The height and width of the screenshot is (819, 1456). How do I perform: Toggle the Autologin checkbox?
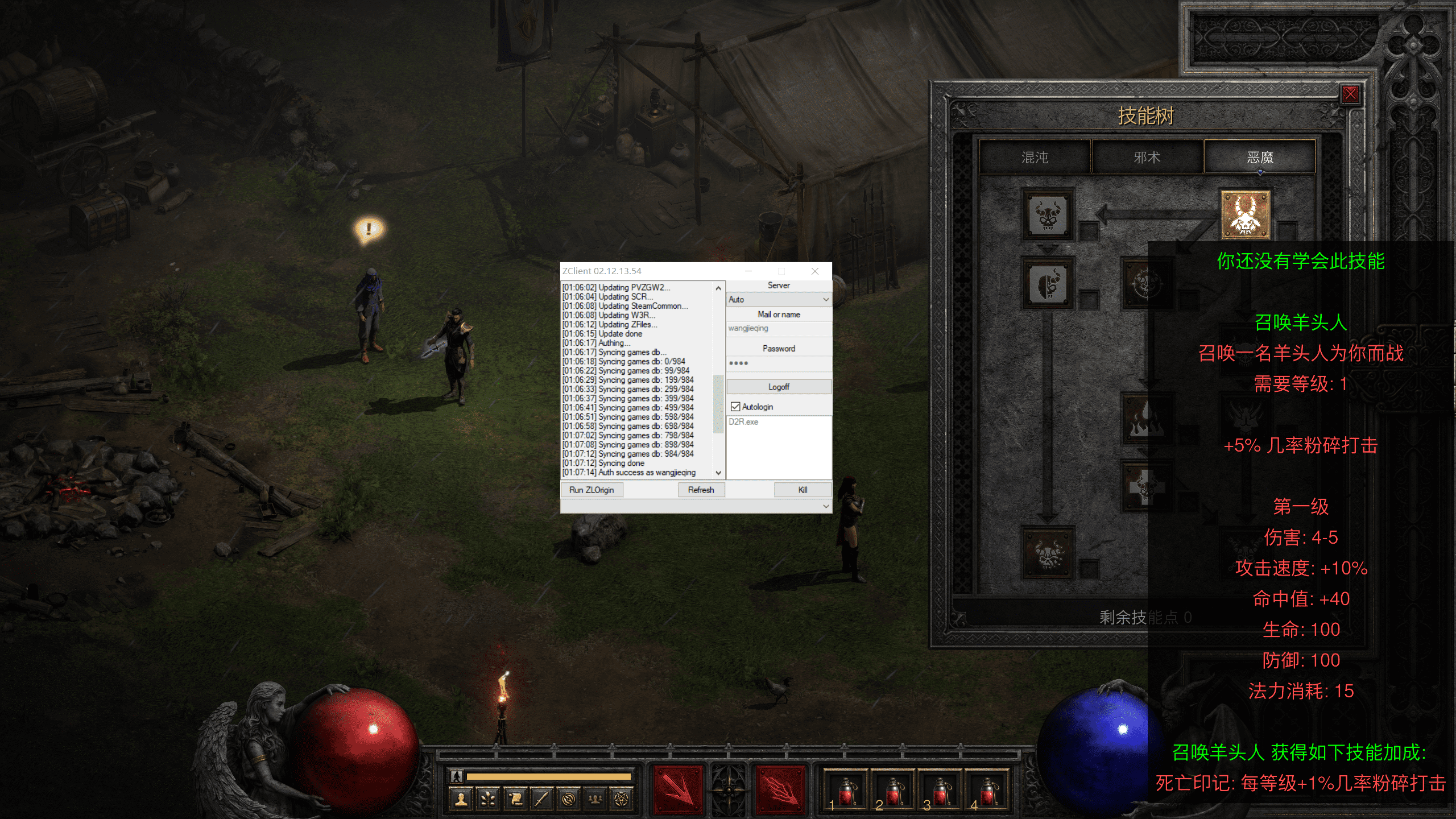click(735, 407)
